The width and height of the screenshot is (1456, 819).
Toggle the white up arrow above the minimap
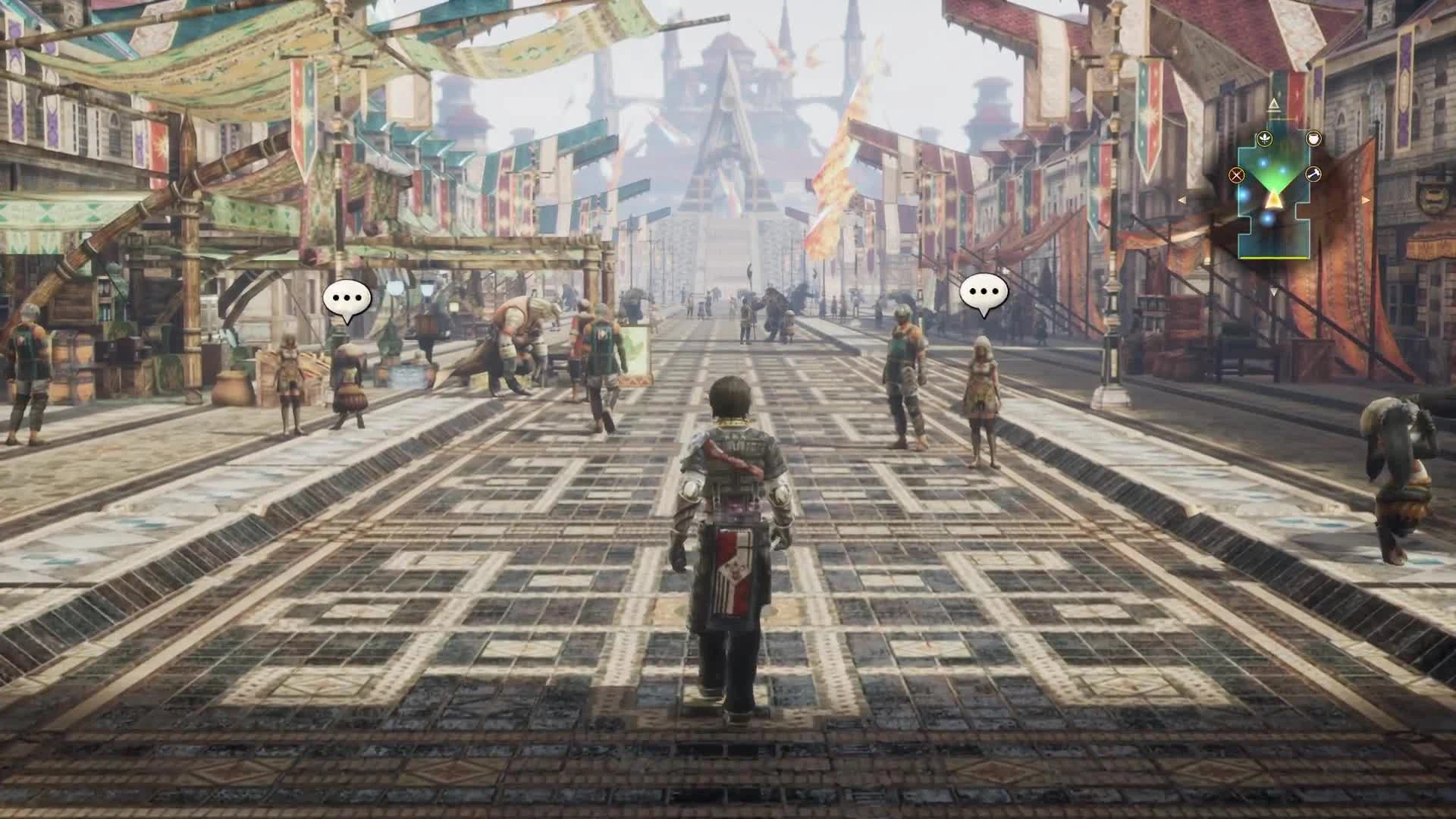point(1273,102)
